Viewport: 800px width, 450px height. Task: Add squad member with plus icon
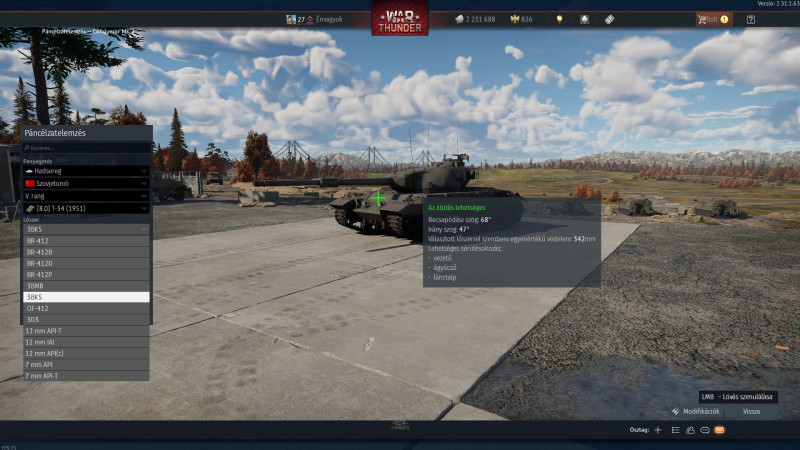pyautogui.click(x=657, y=430)
